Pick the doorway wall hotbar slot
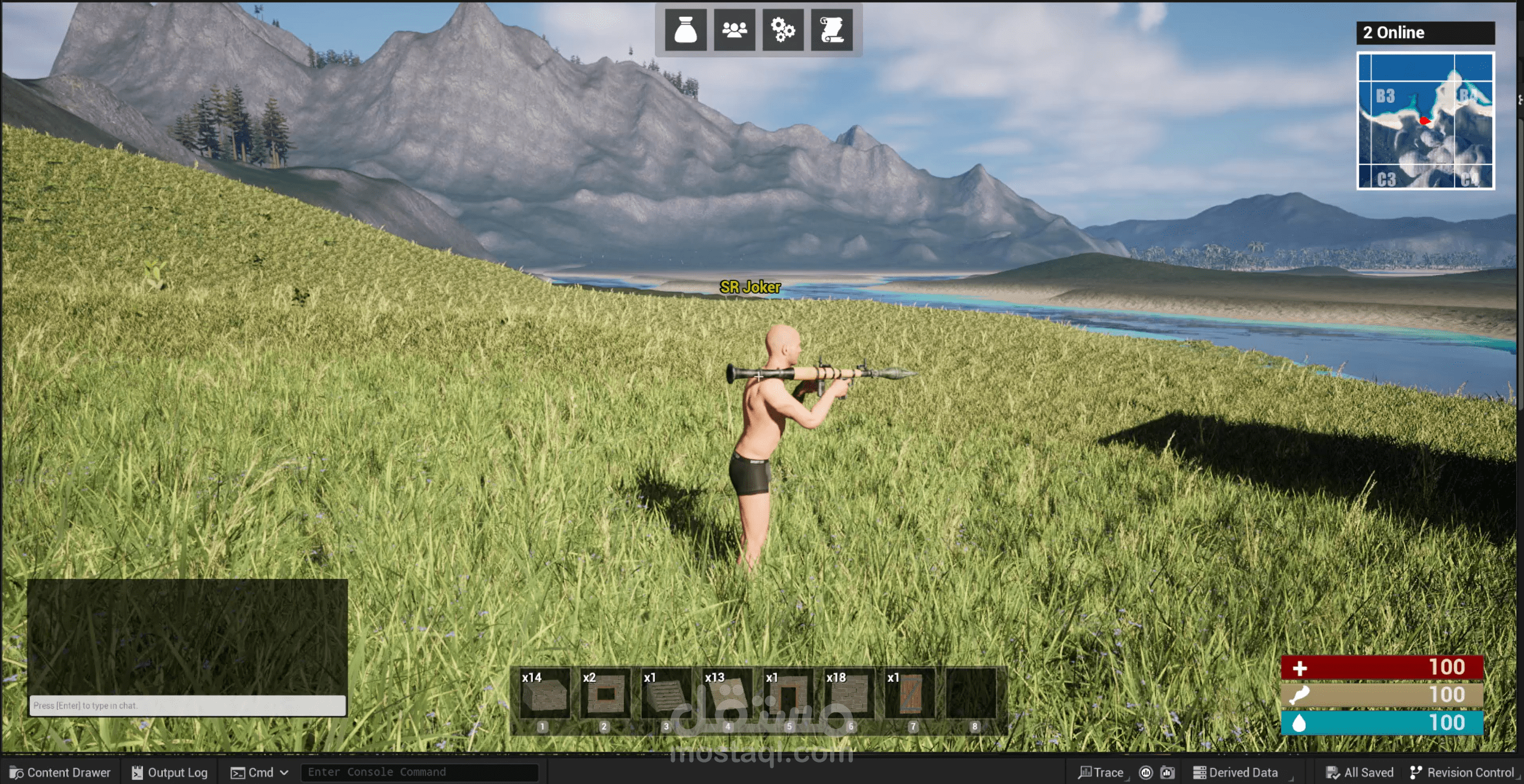The image size is (1524, 784). click(788, 694)
